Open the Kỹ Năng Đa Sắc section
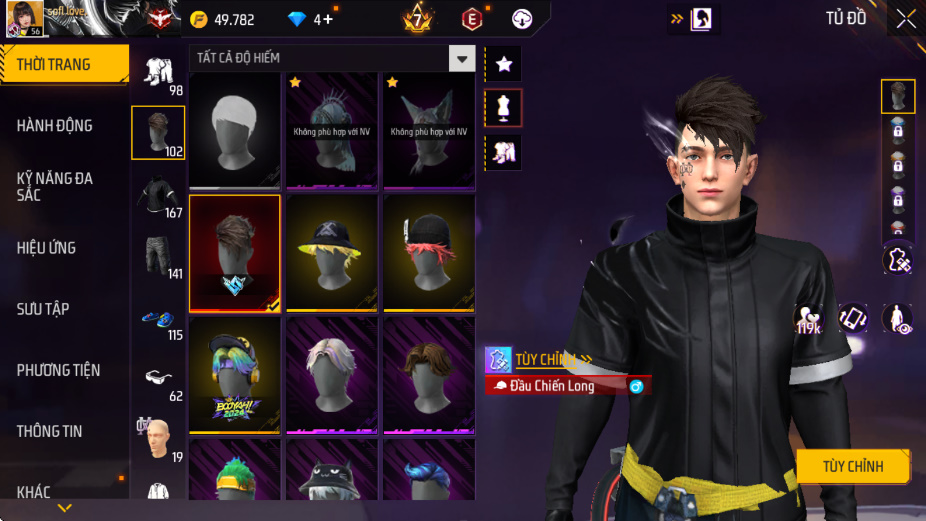Screen dimensions: 926x521 (x=64, y=186)
